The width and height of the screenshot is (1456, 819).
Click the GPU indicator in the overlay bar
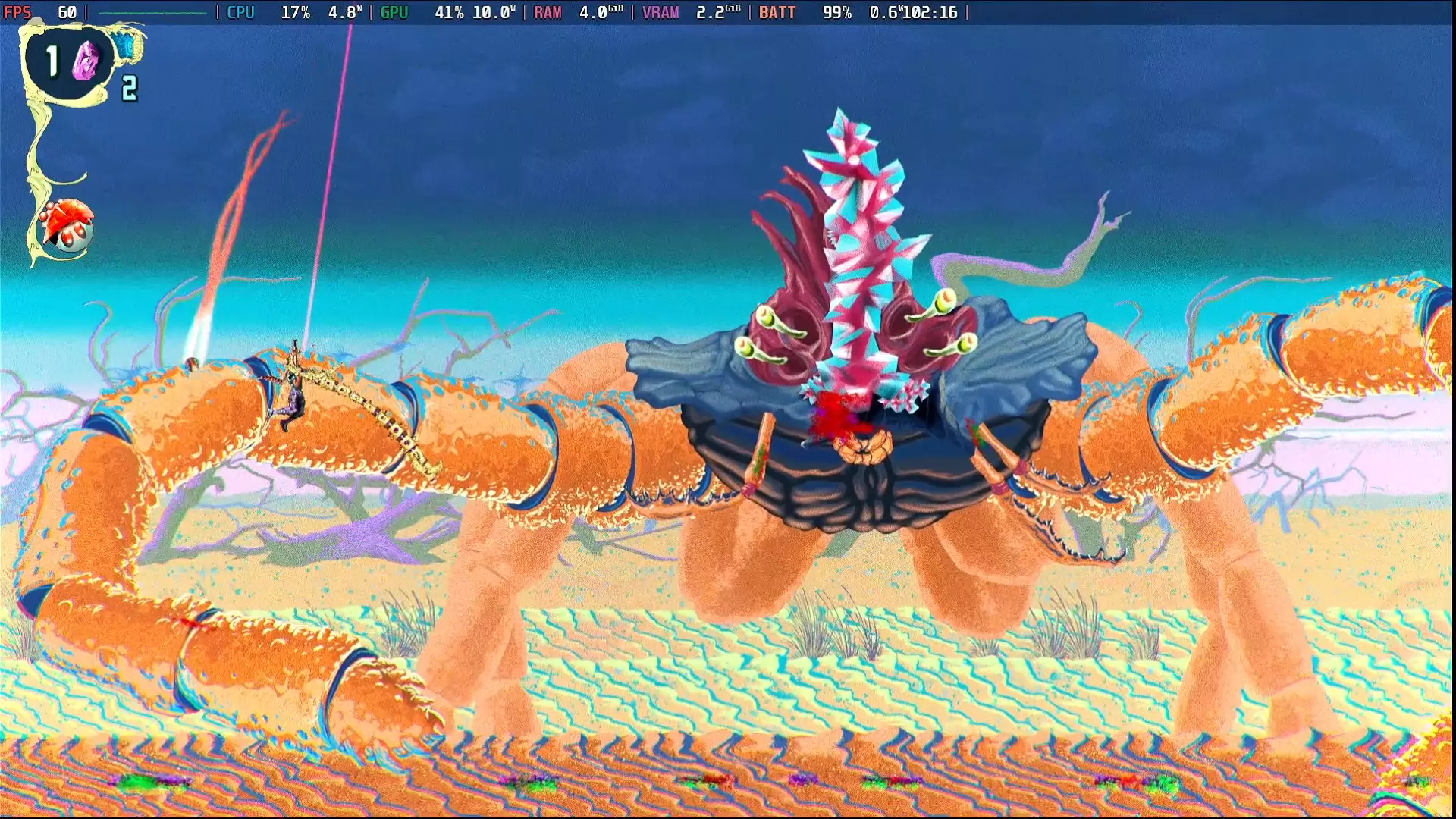pyautogui.click(x=395, y=11)
